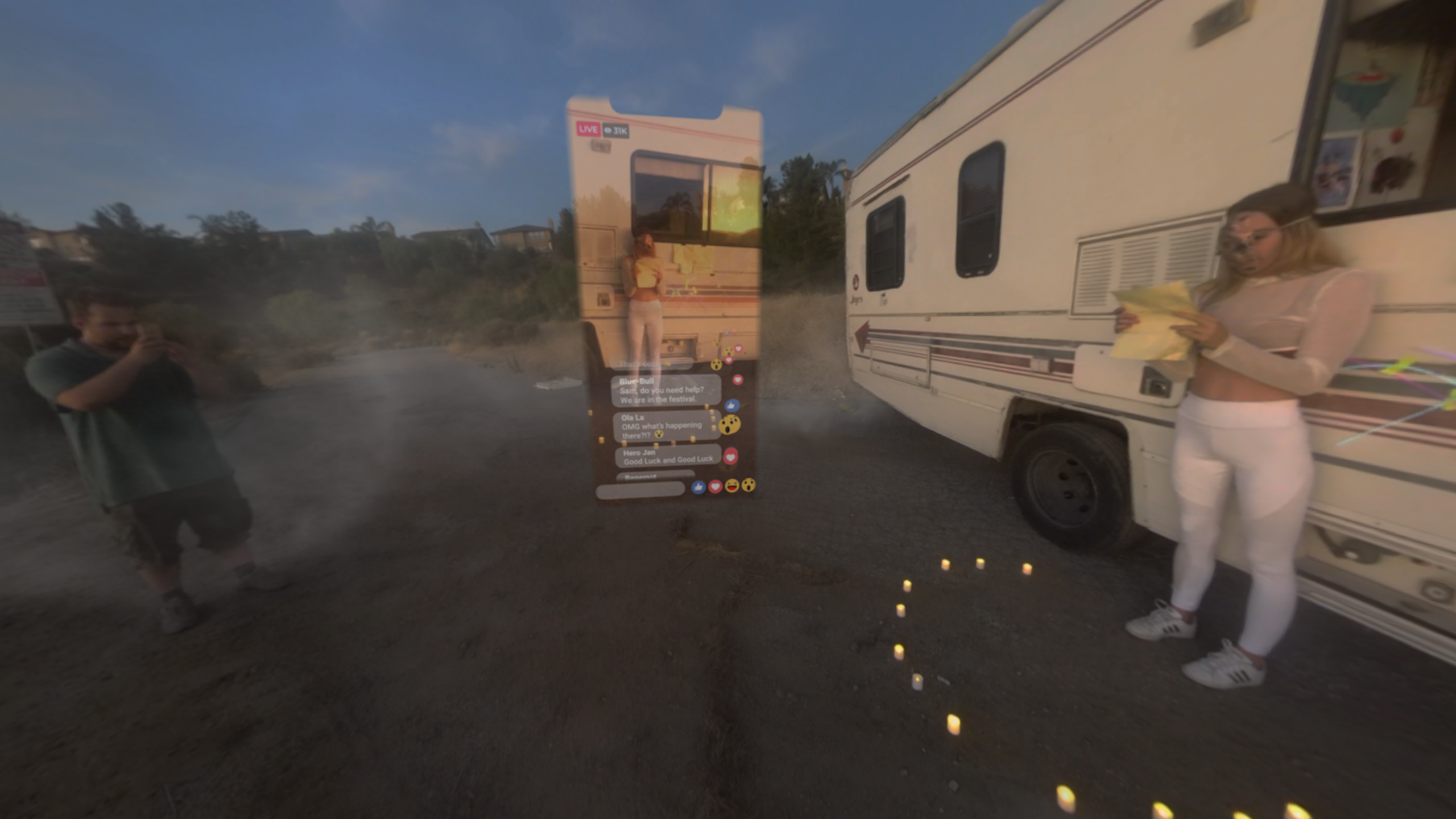Click the Bergamot comment at the bottom

coord(657,475)
